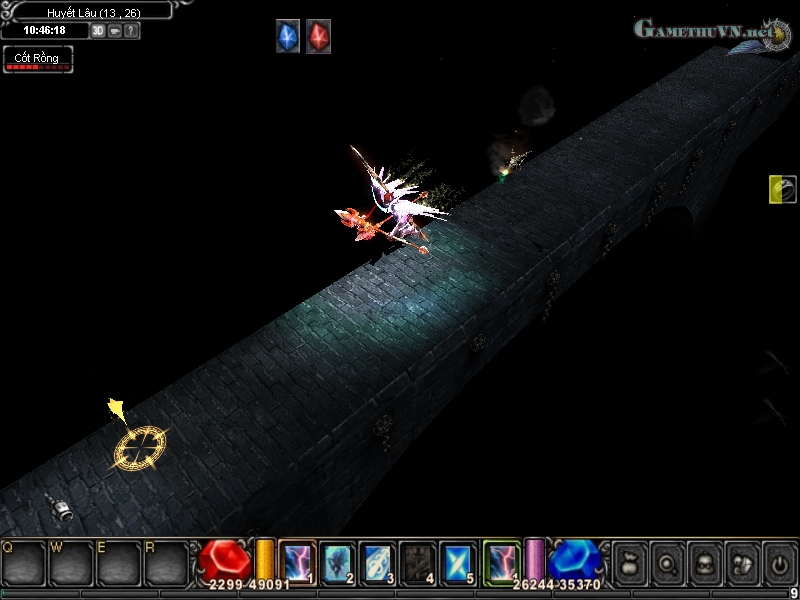Screen dimensions: 800x600
Task: Select the Cốt Rồng target frame
Action: tap(37, 59)
